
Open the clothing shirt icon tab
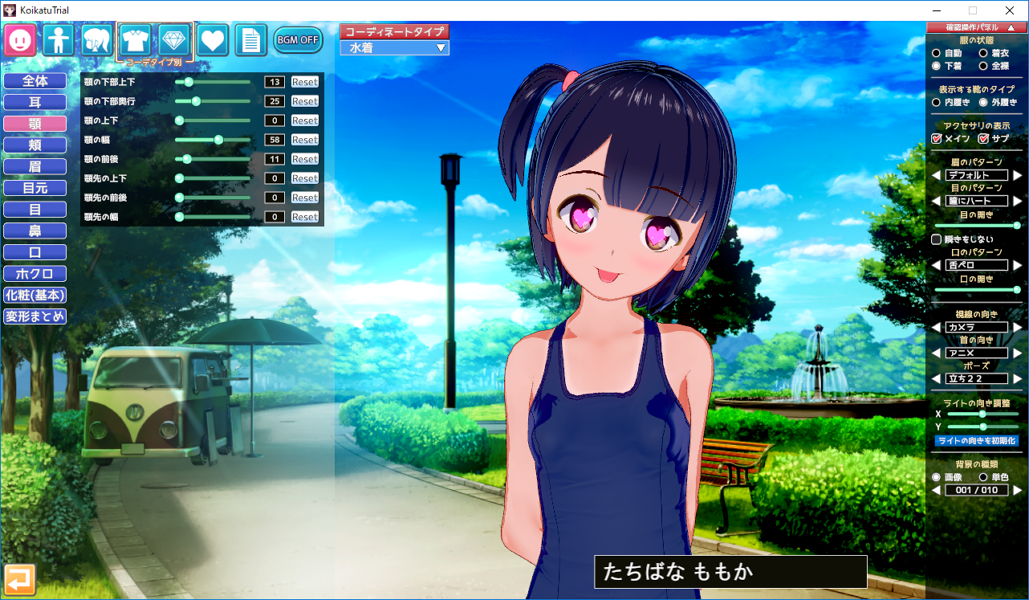click(135, 40)
